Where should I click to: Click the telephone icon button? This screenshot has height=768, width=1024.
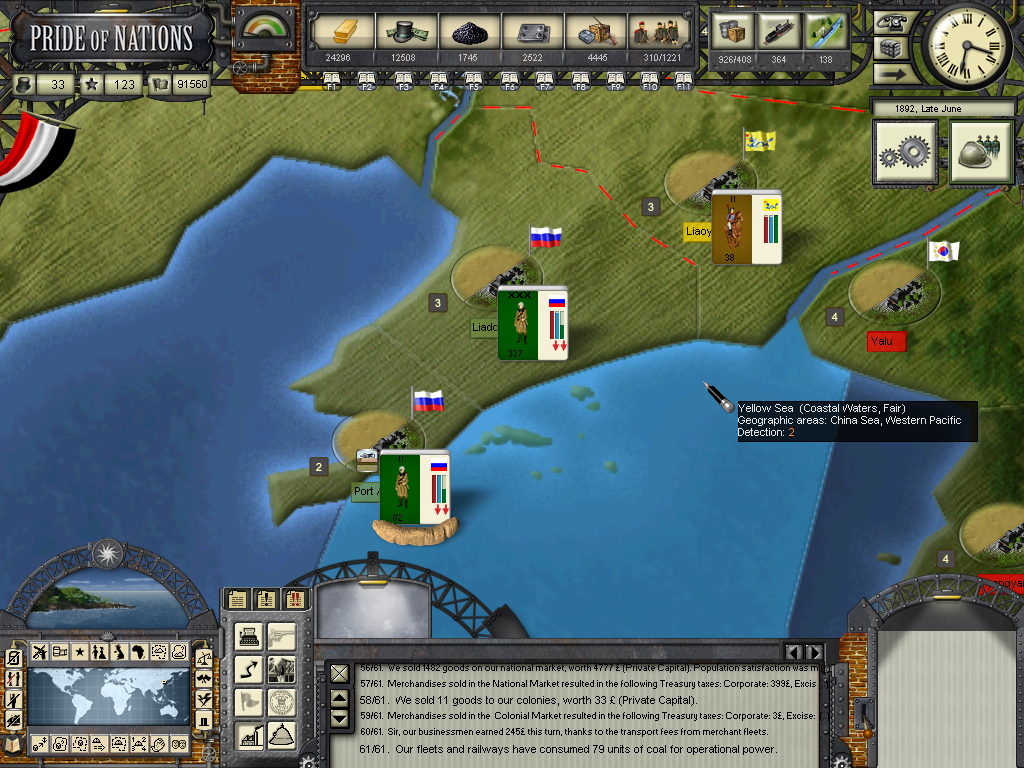[889, 22]
